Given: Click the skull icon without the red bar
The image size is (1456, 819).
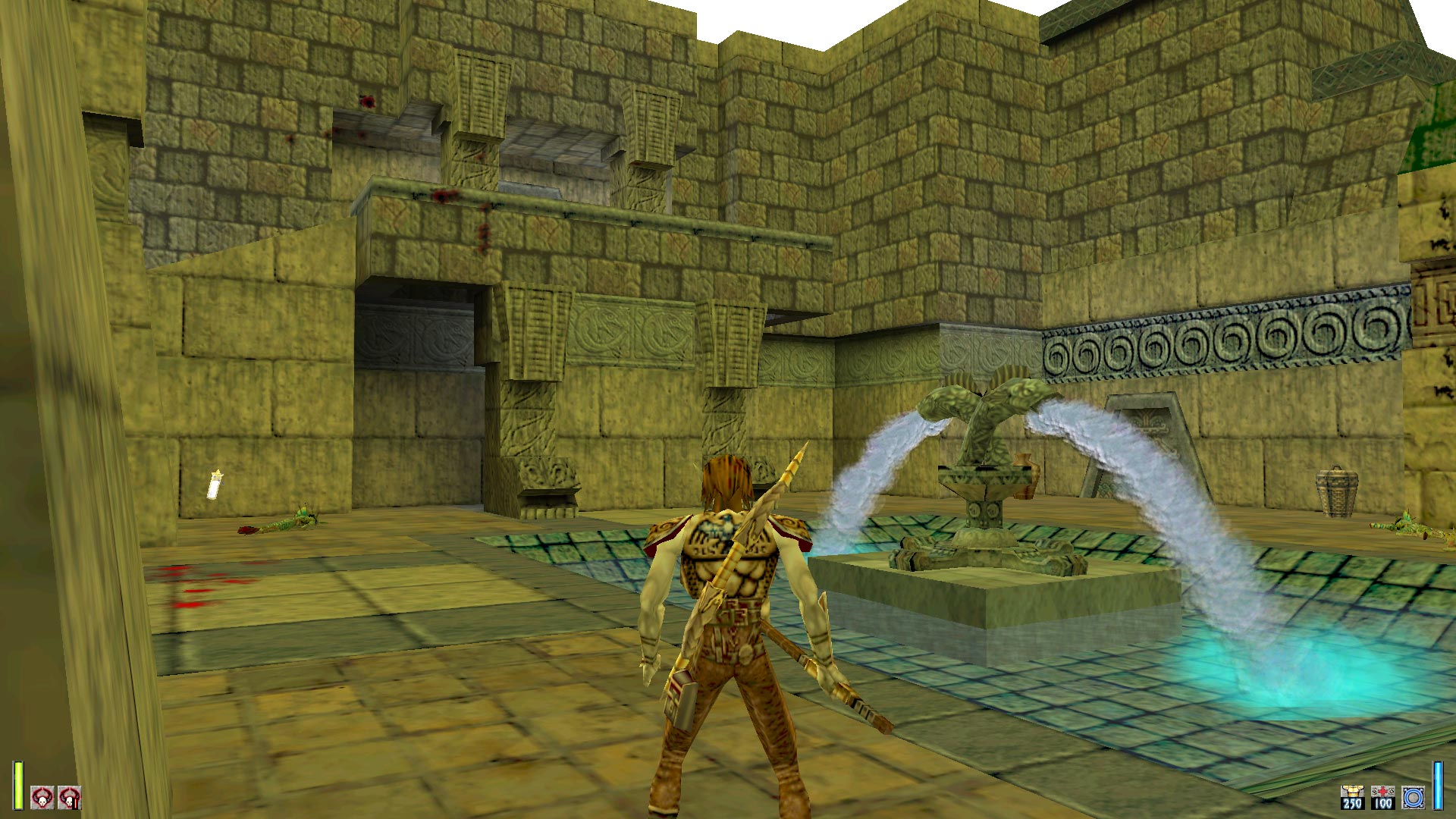Looking at the screenshot, I should [42, 798].
